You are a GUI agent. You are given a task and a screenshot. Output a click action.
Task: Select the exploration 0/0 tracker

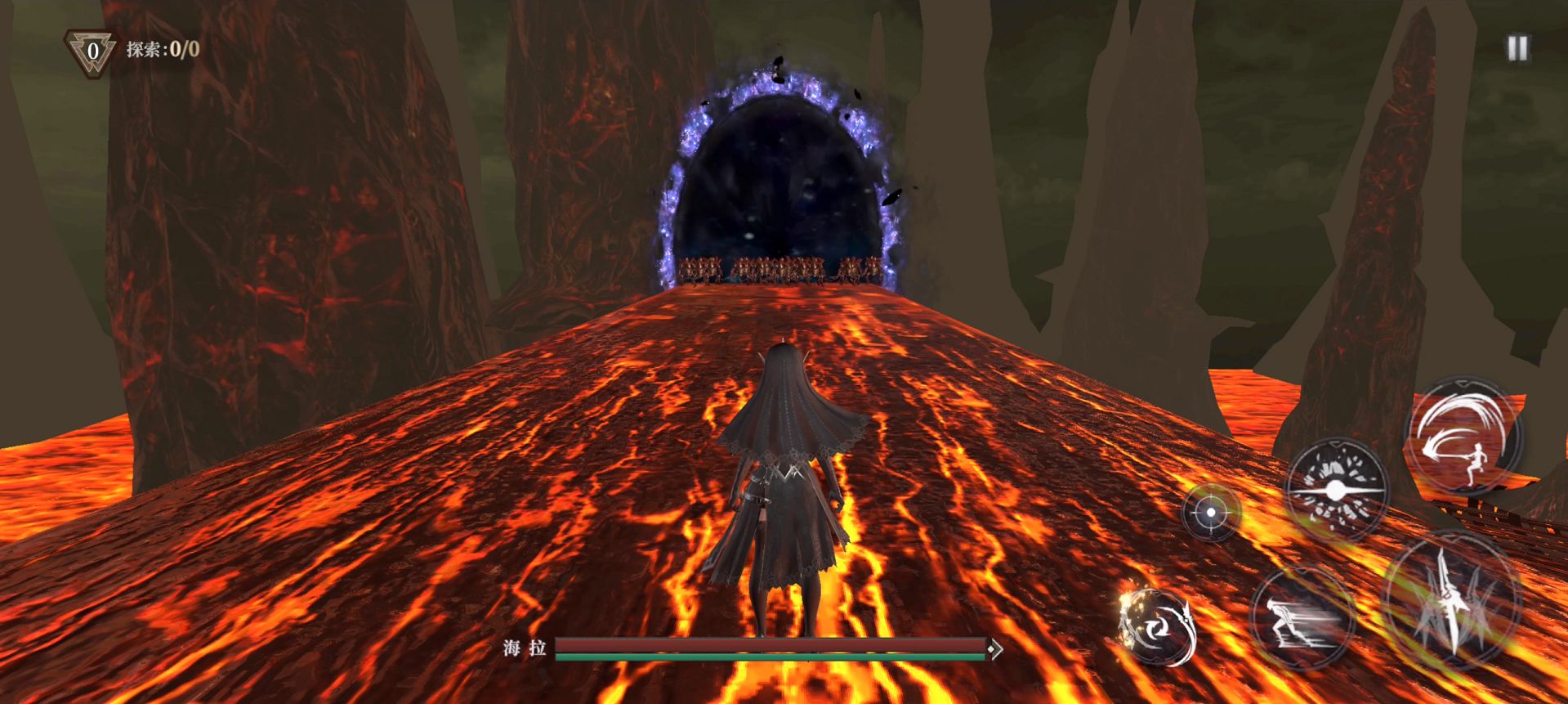[x=163, y=49]
